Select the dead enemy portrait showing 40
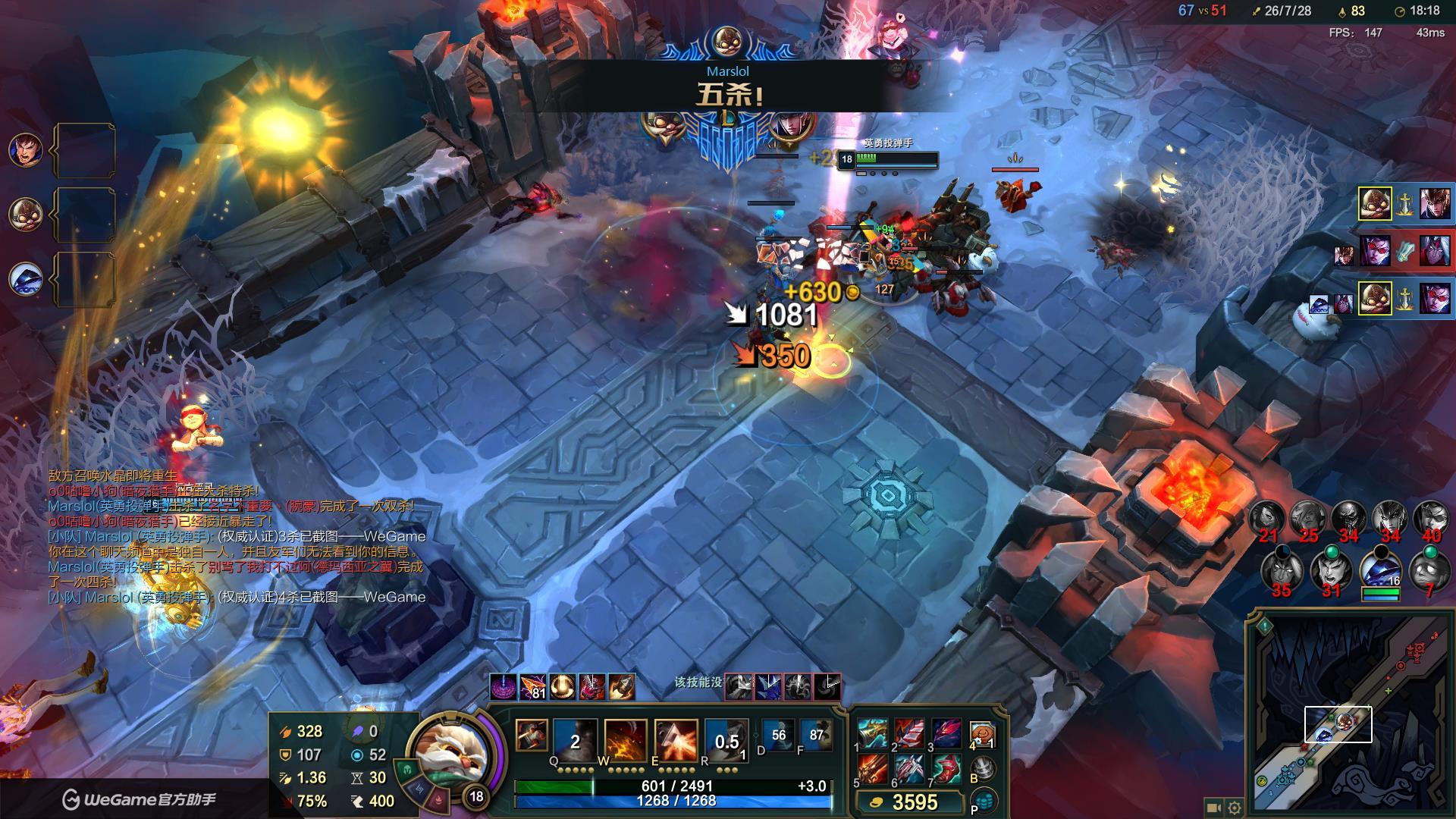The height and width of the screenshot is (819, 1456). click(1431, 519)
